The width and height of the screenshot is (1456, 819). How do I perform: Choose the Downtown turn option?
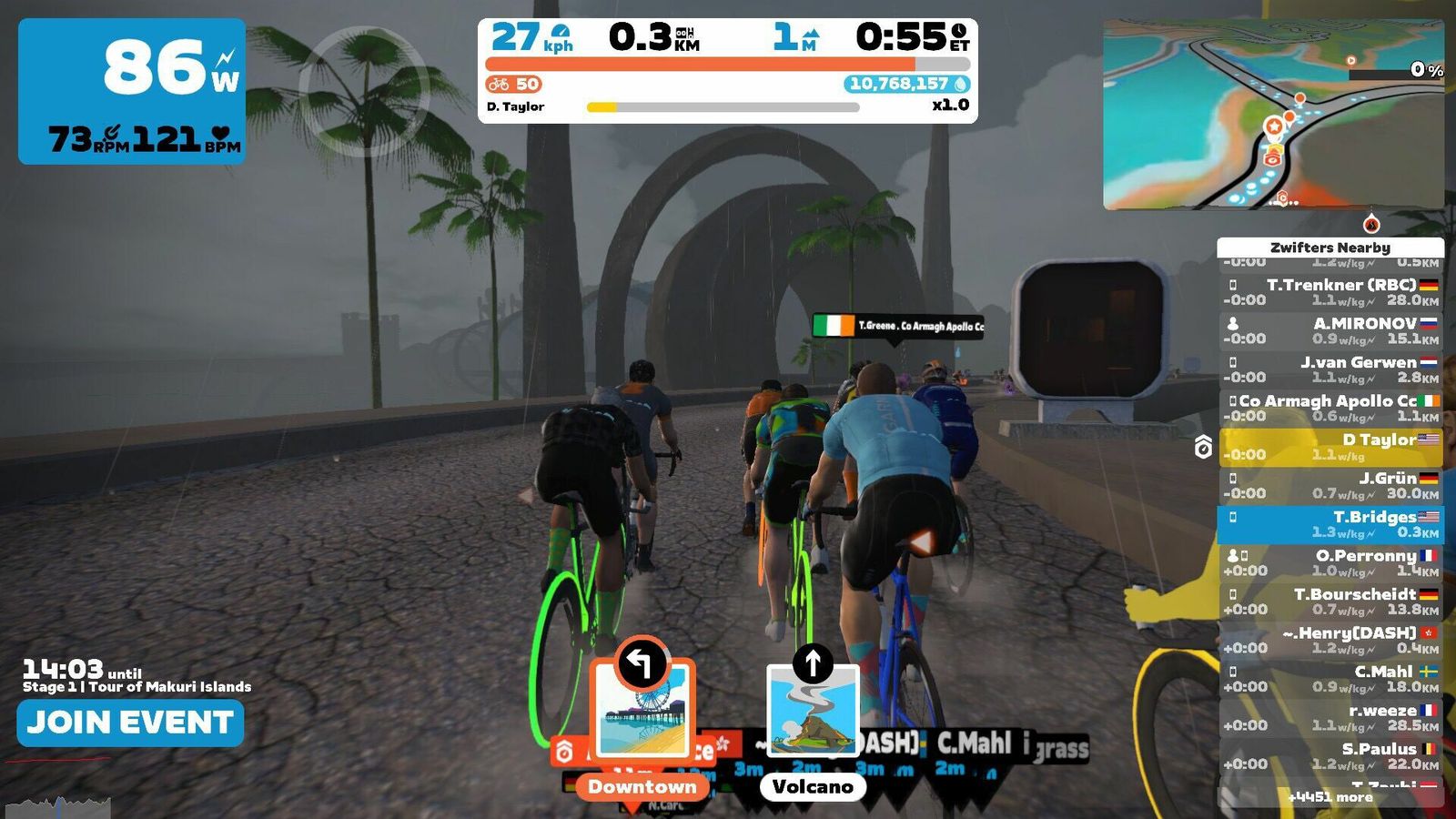click(642, 719)
